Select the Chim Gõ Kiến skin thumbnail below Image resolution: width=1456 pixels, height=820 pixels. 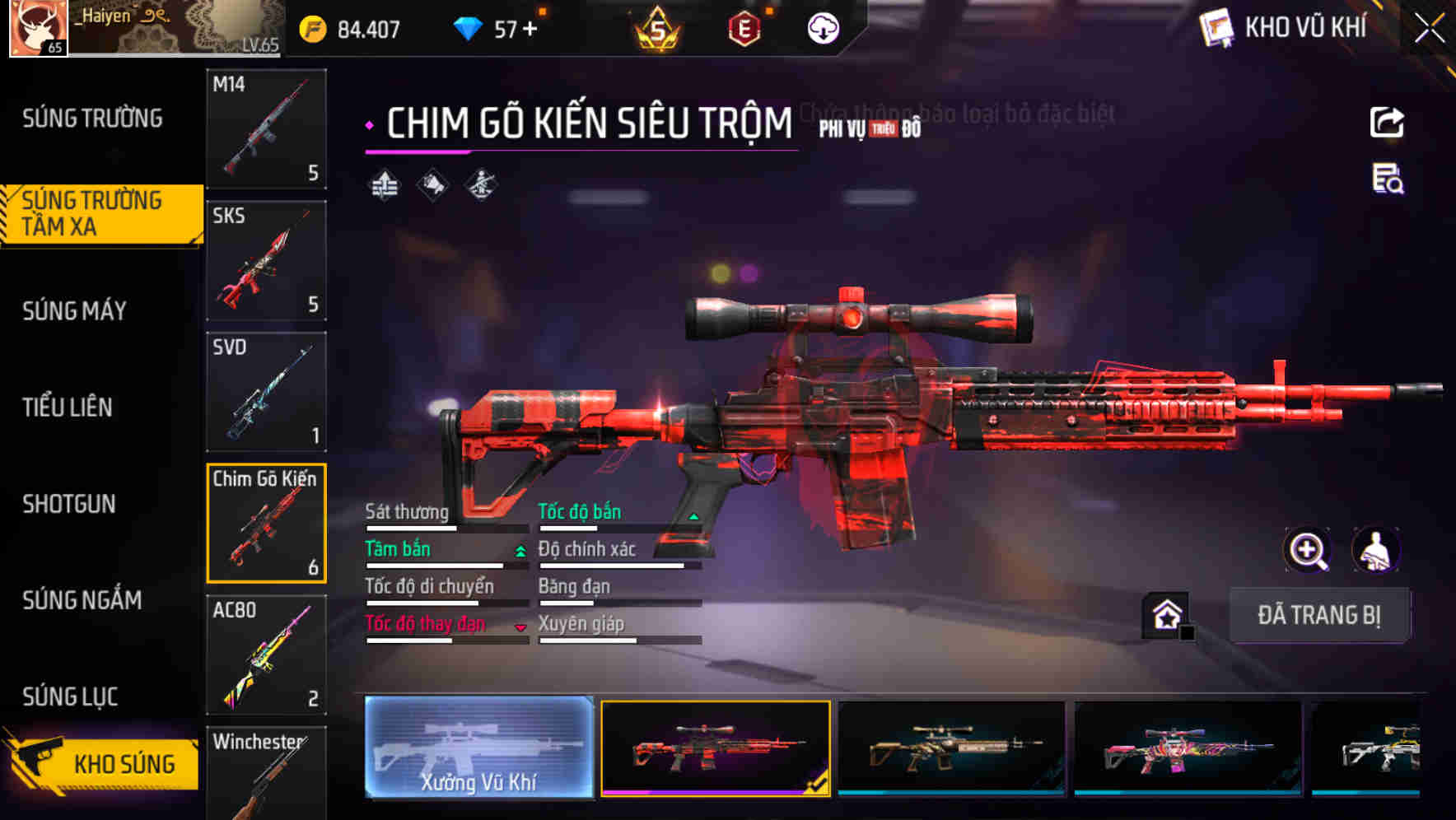coord(716,749)
